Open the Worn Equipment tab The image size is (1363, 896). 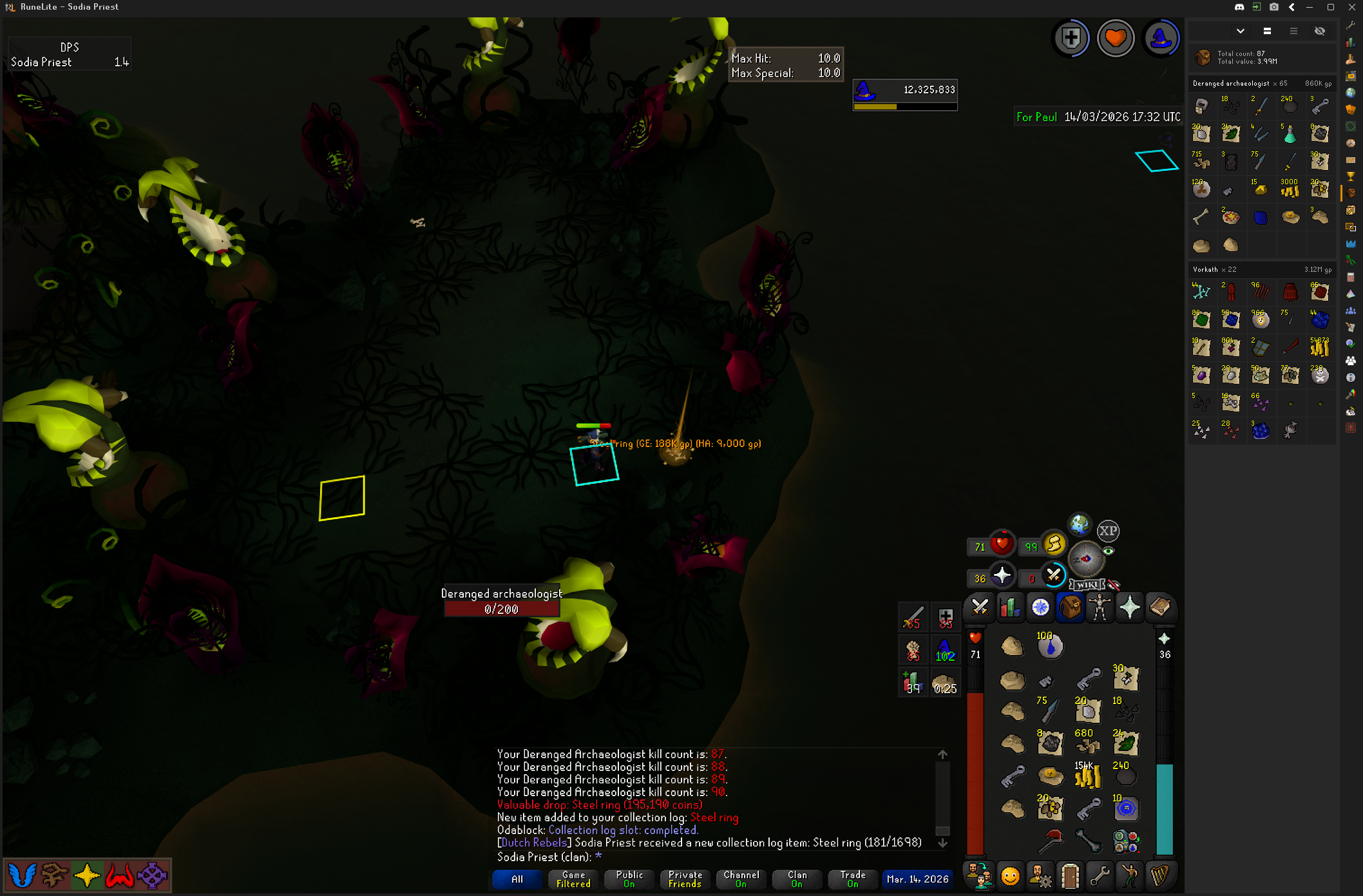(x=1100, y=607)
